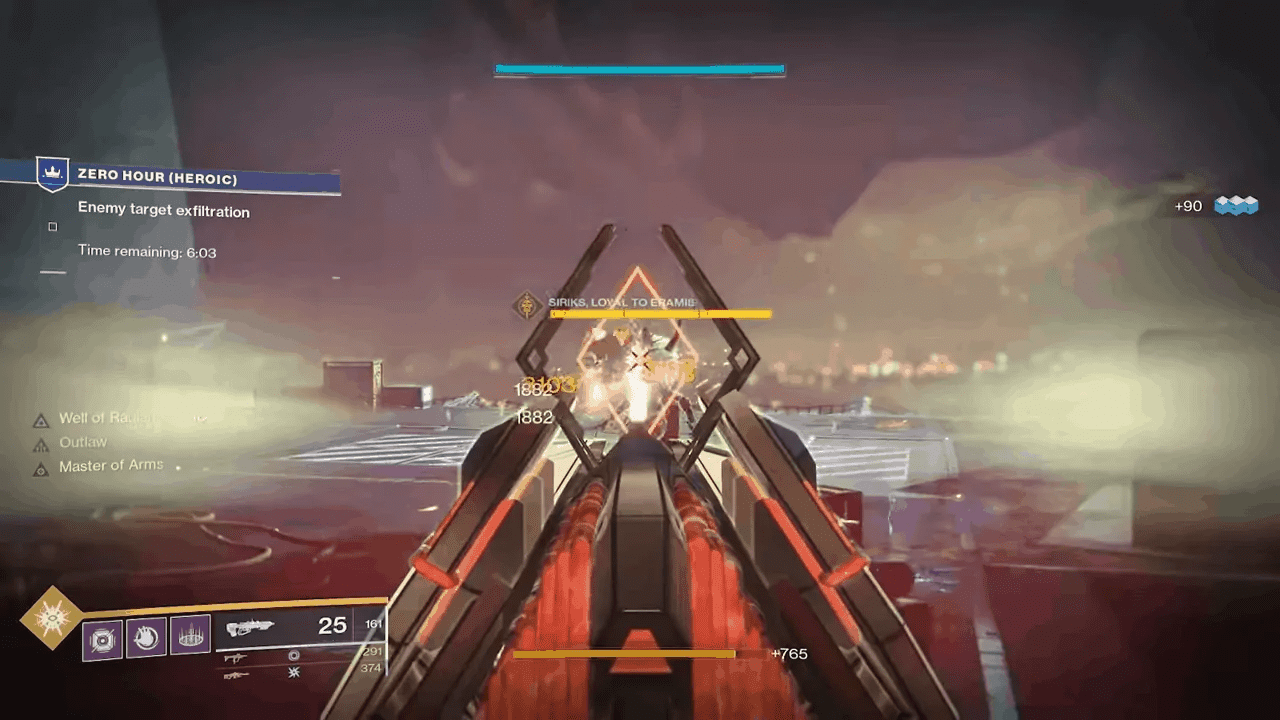The width and height of the screenshot is (1280, 720).
Task: Click the special ammo circle icon
Action: click(x=294, y=656)
